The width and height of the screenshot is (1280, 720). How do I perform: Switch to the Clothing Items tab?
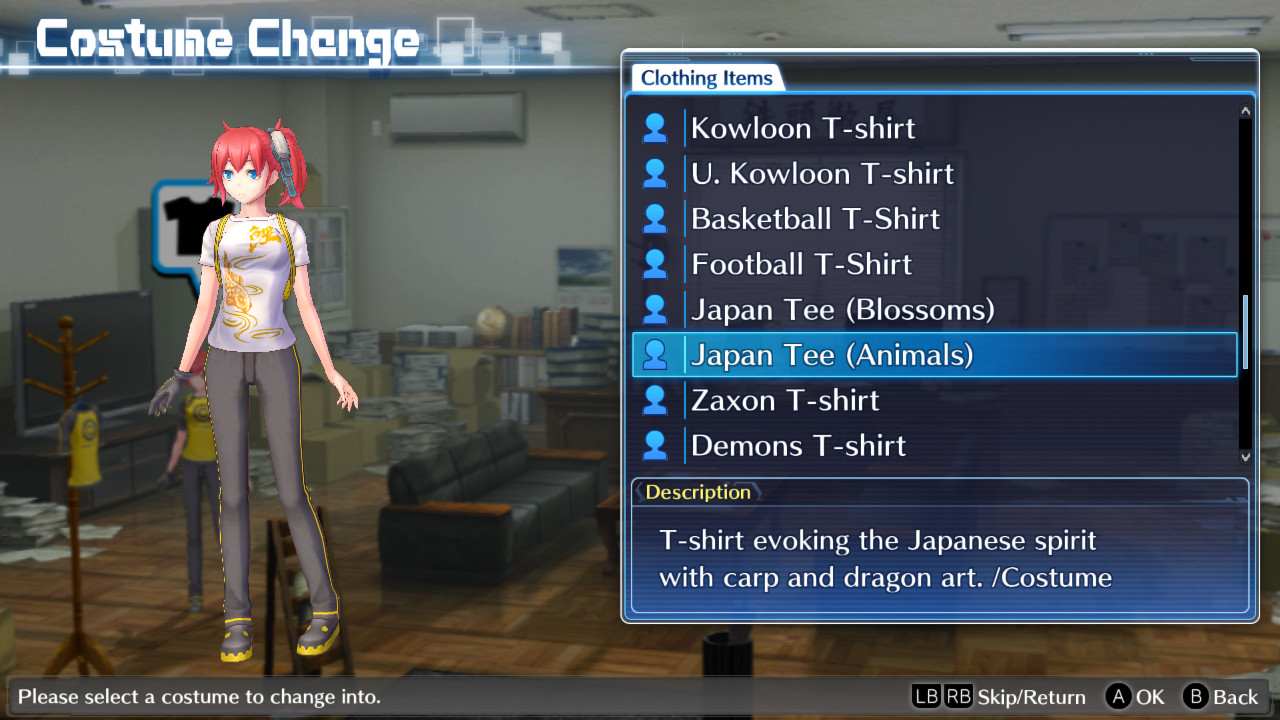[x=706, y=77]
